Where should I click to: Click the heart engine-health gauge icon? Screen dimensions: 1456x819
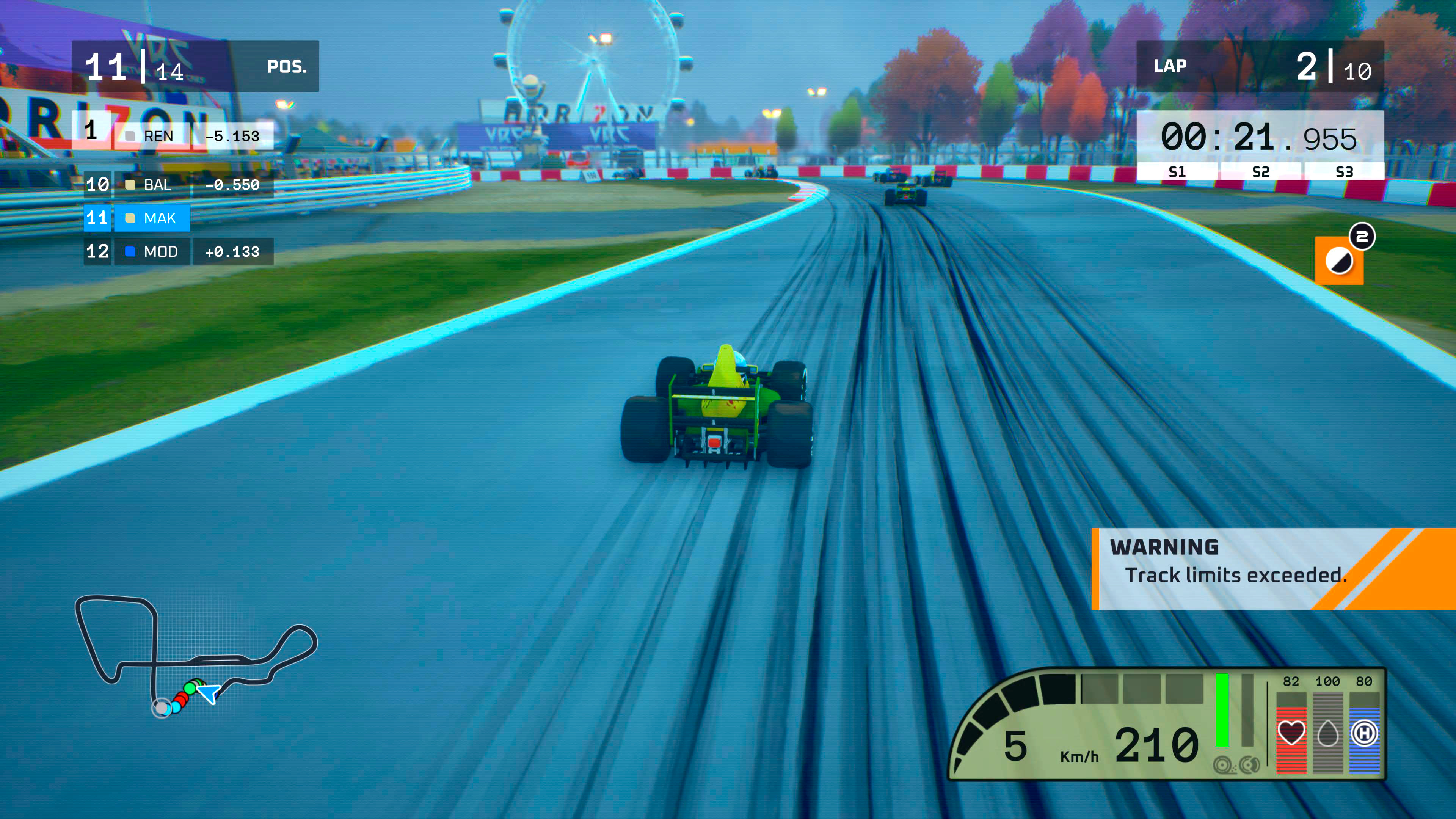(1292, 733)
